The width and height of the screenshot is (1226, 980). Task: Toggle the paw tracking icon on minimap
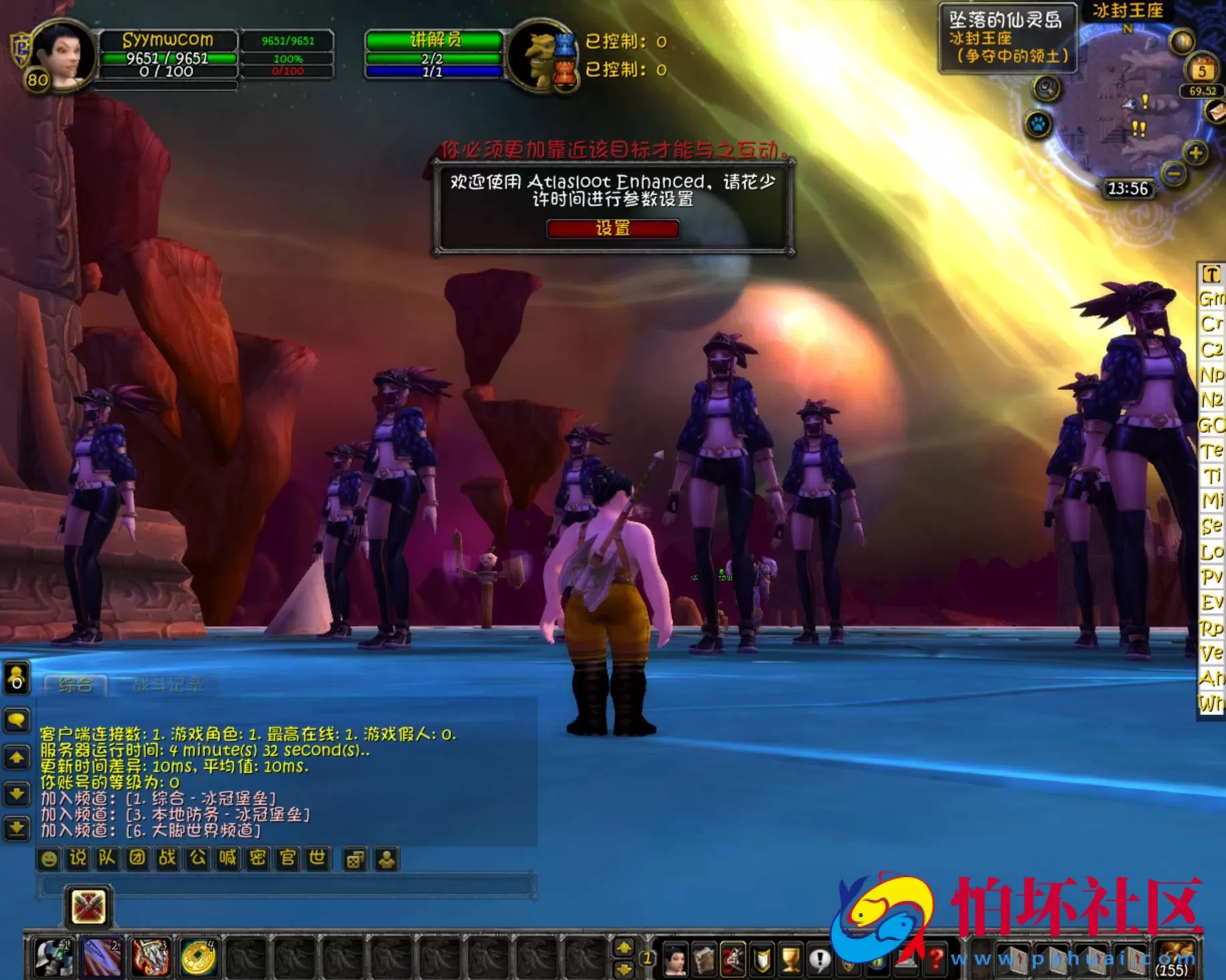click(1039, 125)
